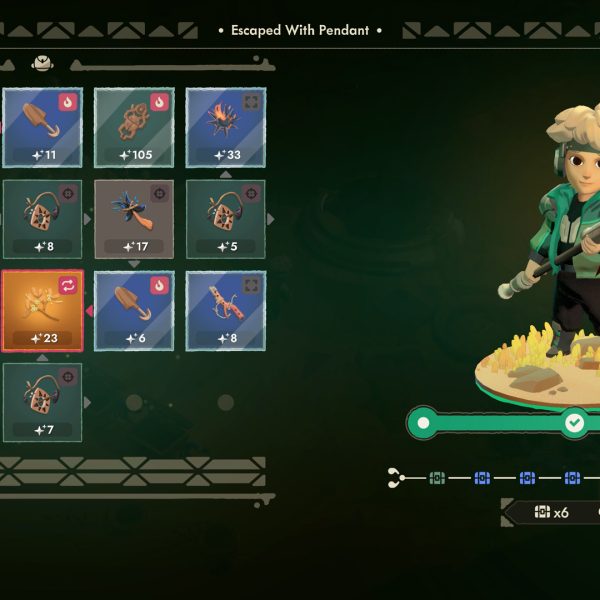The width and height of the screenshot is (600, 600).
Task: Open the backpack tab above the grid
Action: click(42, 63)
